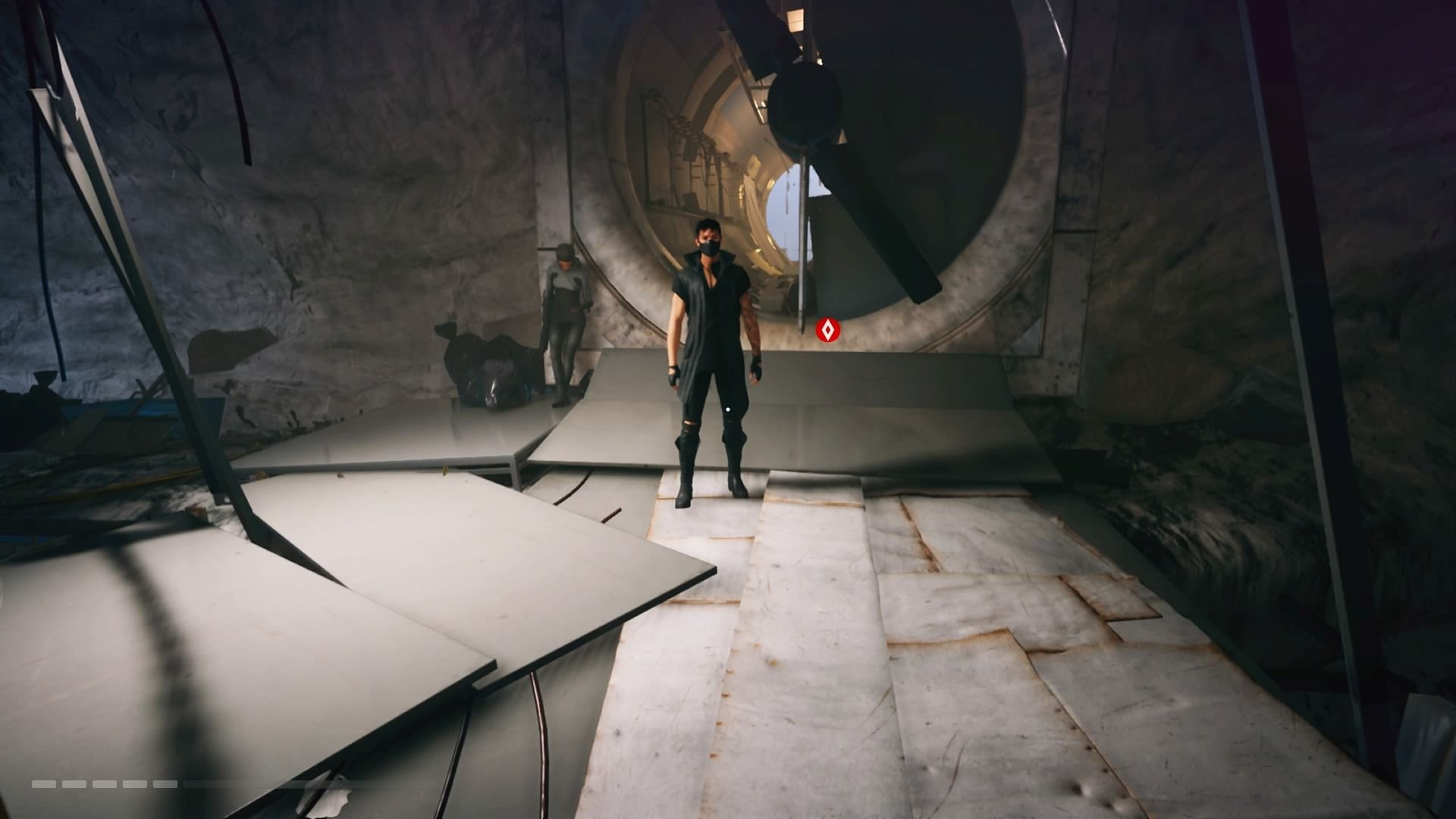1456x819 pixels.
Task: Click the leftmost meter block to toggle it
Action: pos(44,783)
